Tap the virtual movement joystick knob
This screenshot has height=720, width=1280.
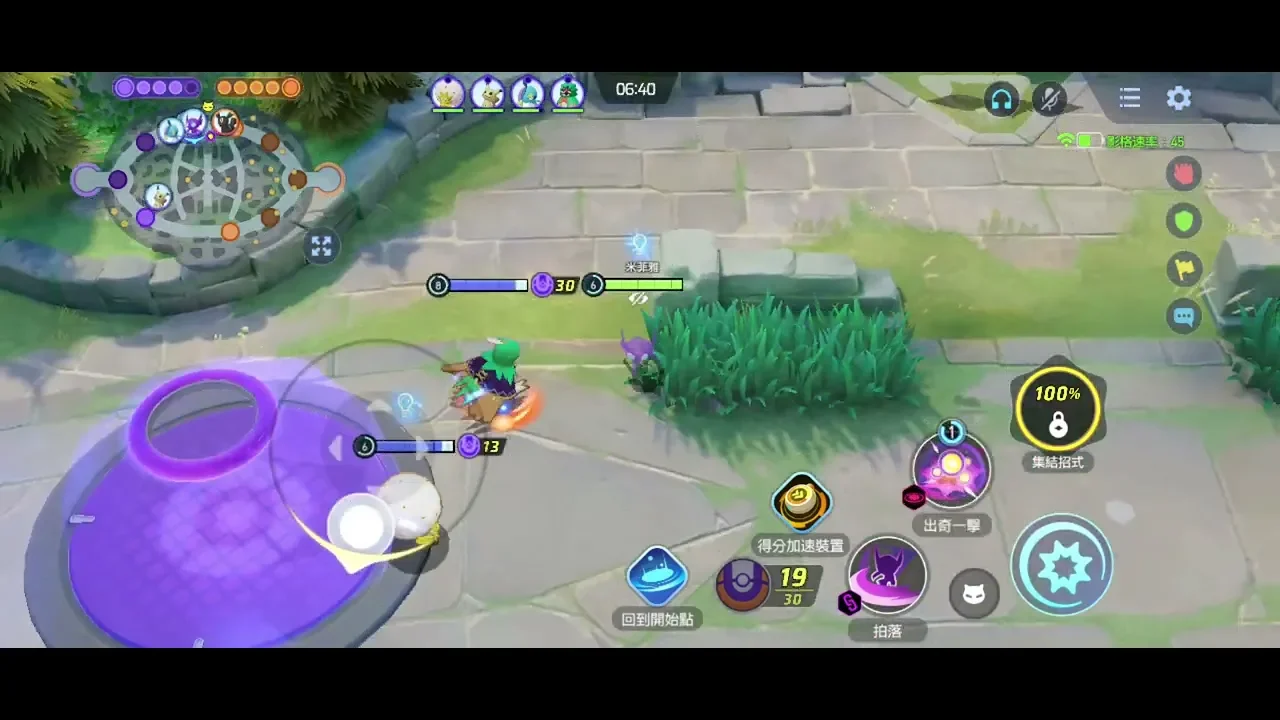pos(362,523)
